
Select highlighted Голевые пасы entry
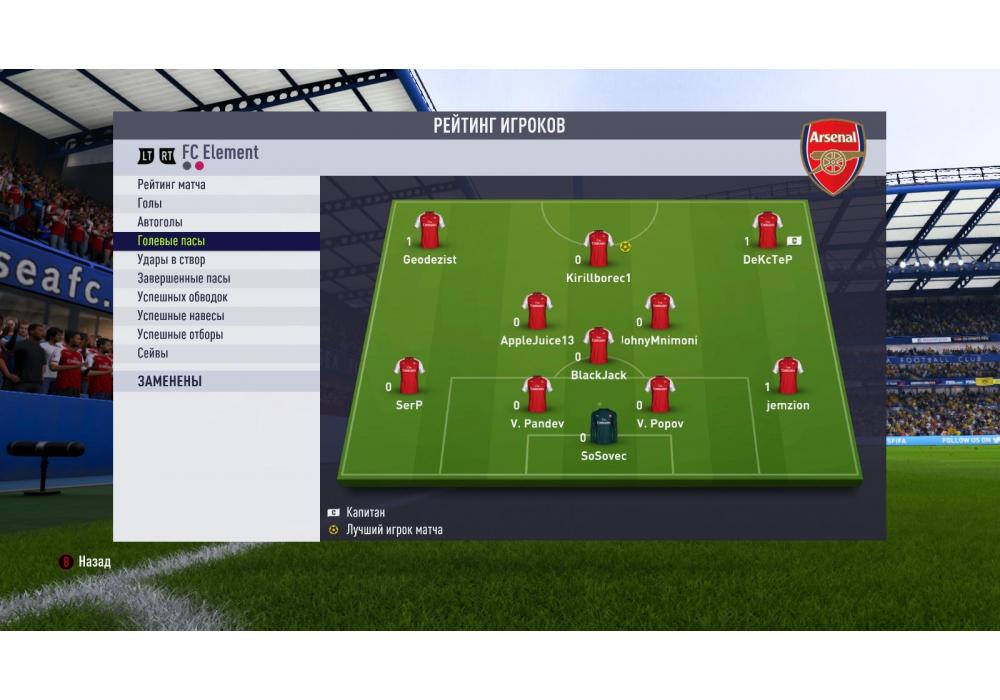(x=171, y=241)
